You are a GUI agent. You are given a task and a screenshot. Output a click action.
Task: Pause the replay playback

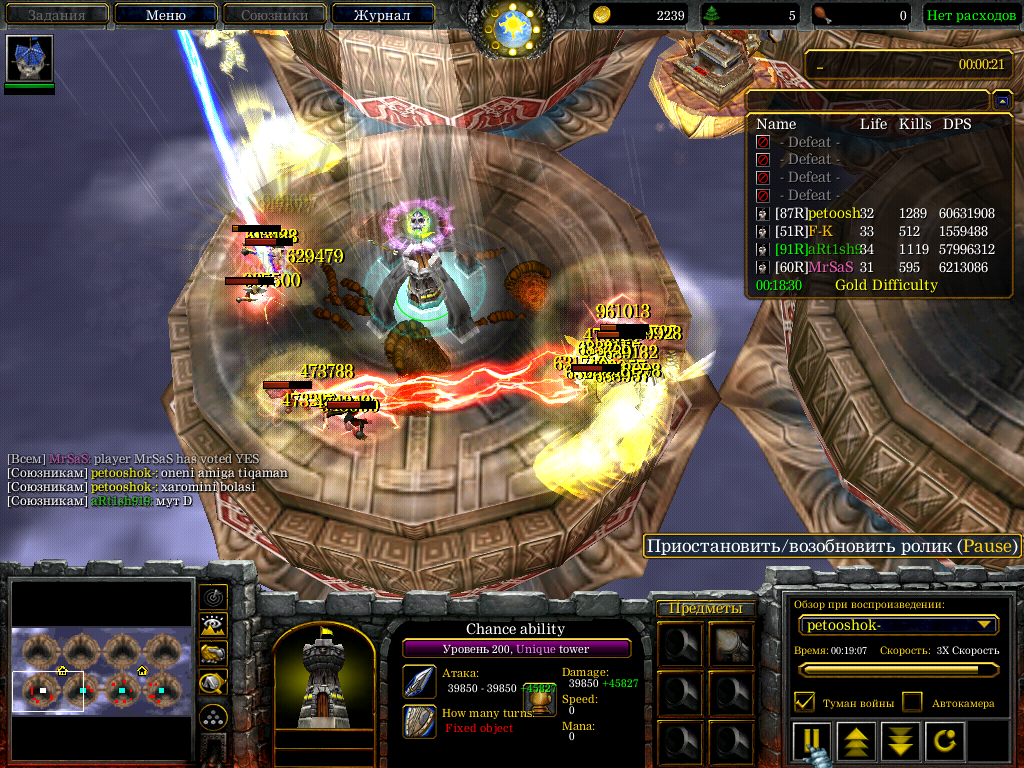tap(811, 742)
